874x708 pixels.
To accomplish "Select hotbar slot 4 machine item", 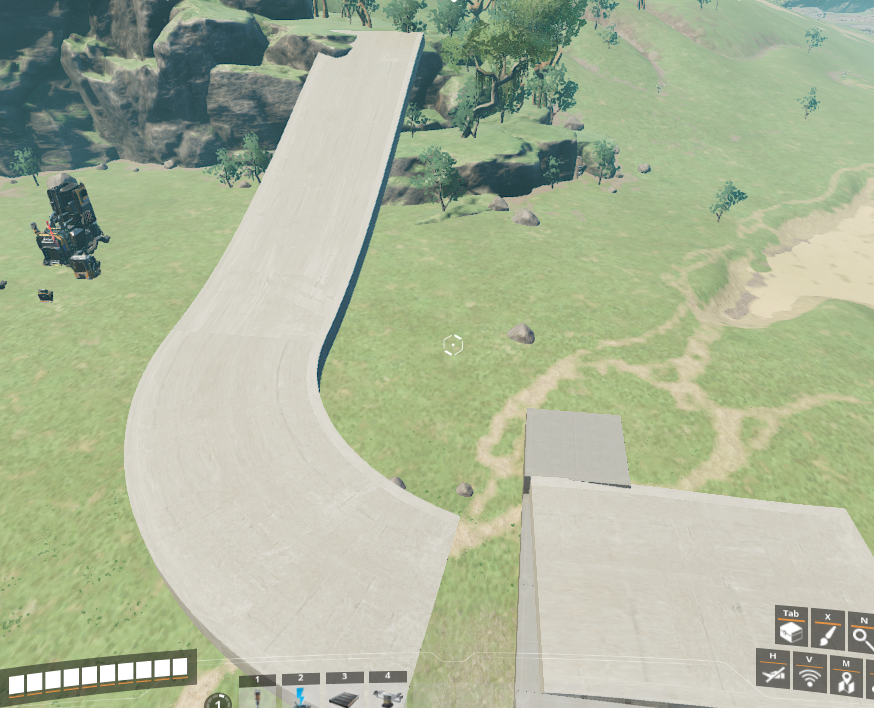I will click(x=387, y=696).
